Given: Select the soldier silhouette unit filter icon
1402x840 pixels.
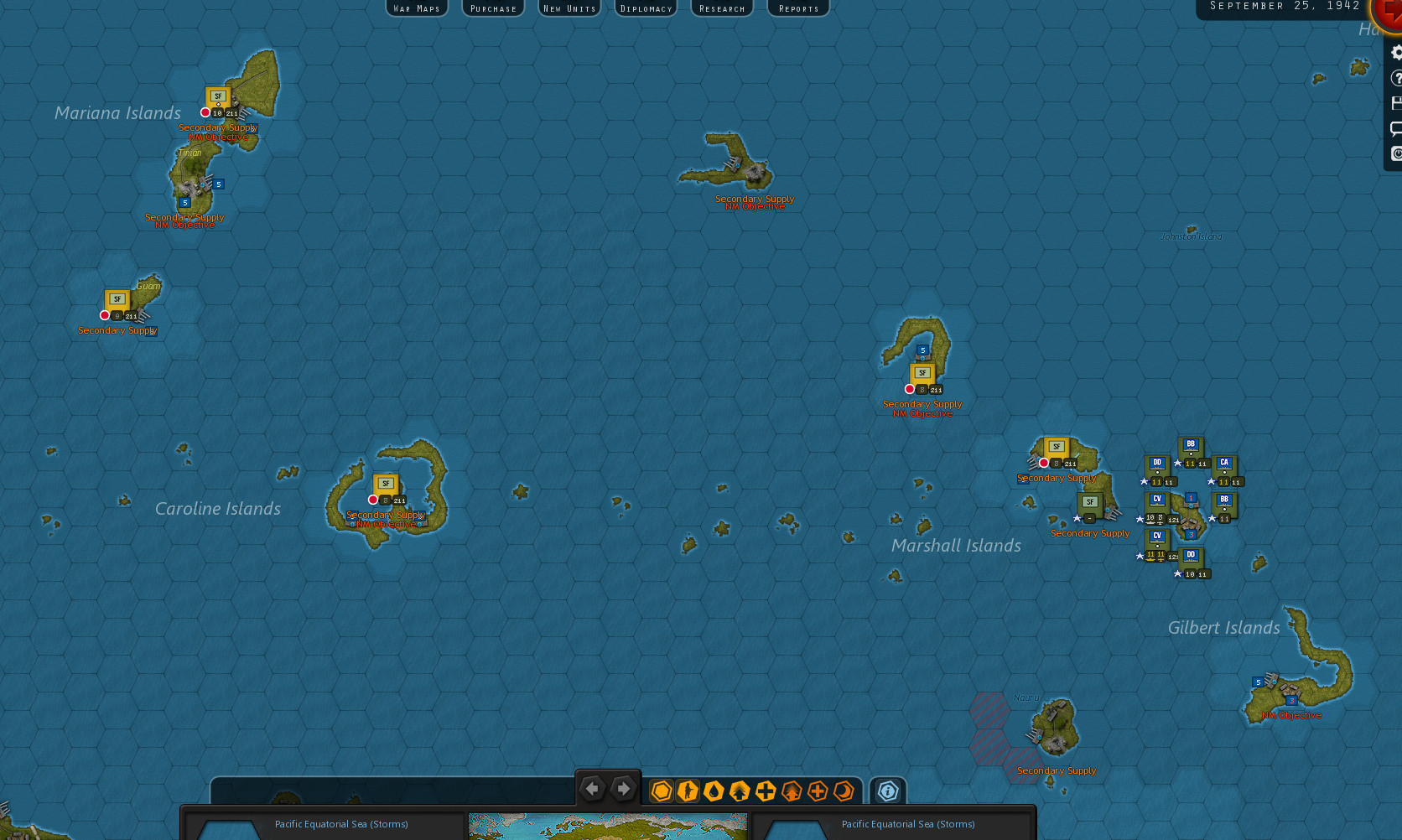Looking at the screenshot, I should [x=687, y=791].
